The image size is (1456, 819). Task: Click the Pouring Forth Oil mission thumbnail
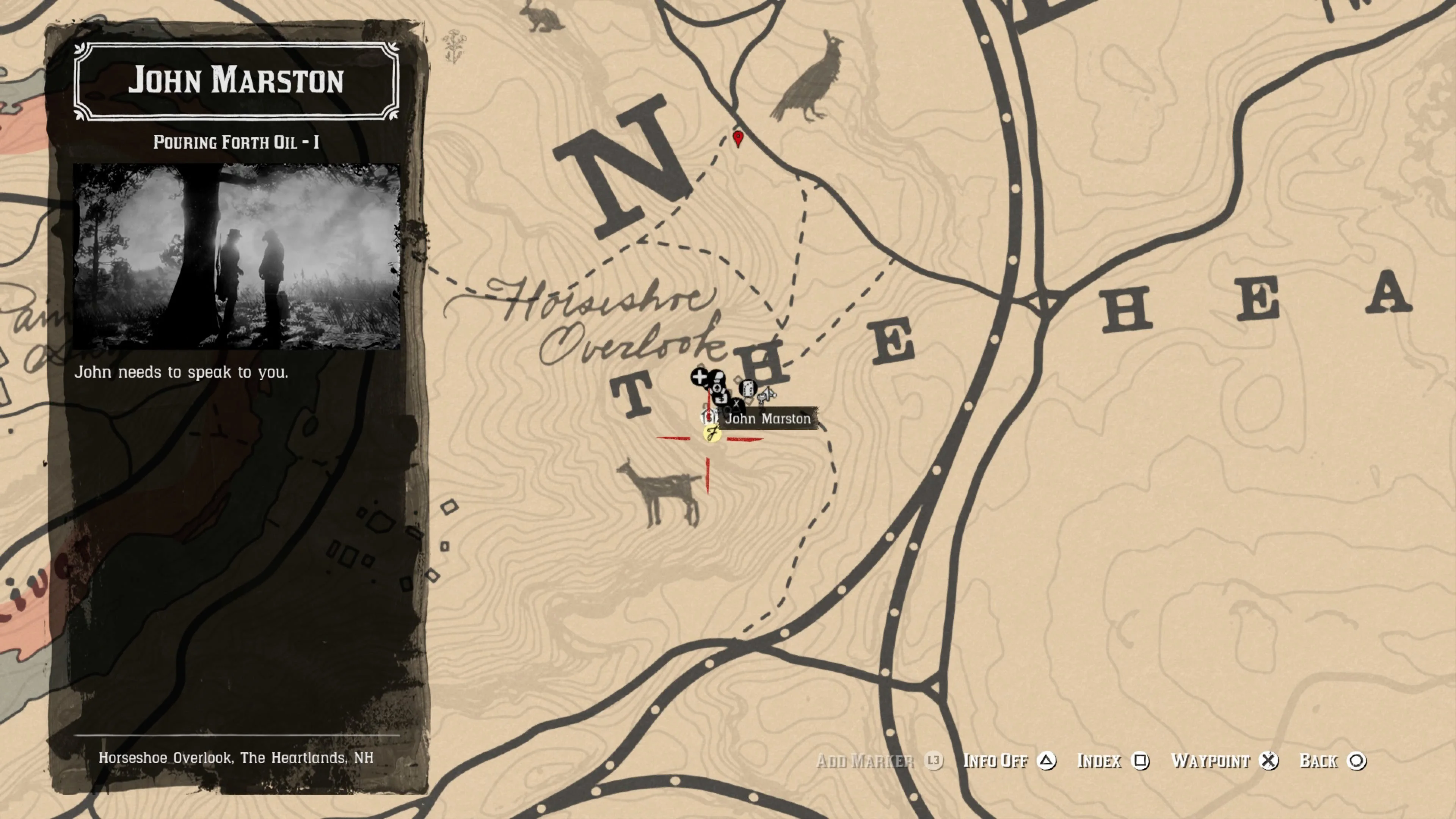(x=236, y=256)
